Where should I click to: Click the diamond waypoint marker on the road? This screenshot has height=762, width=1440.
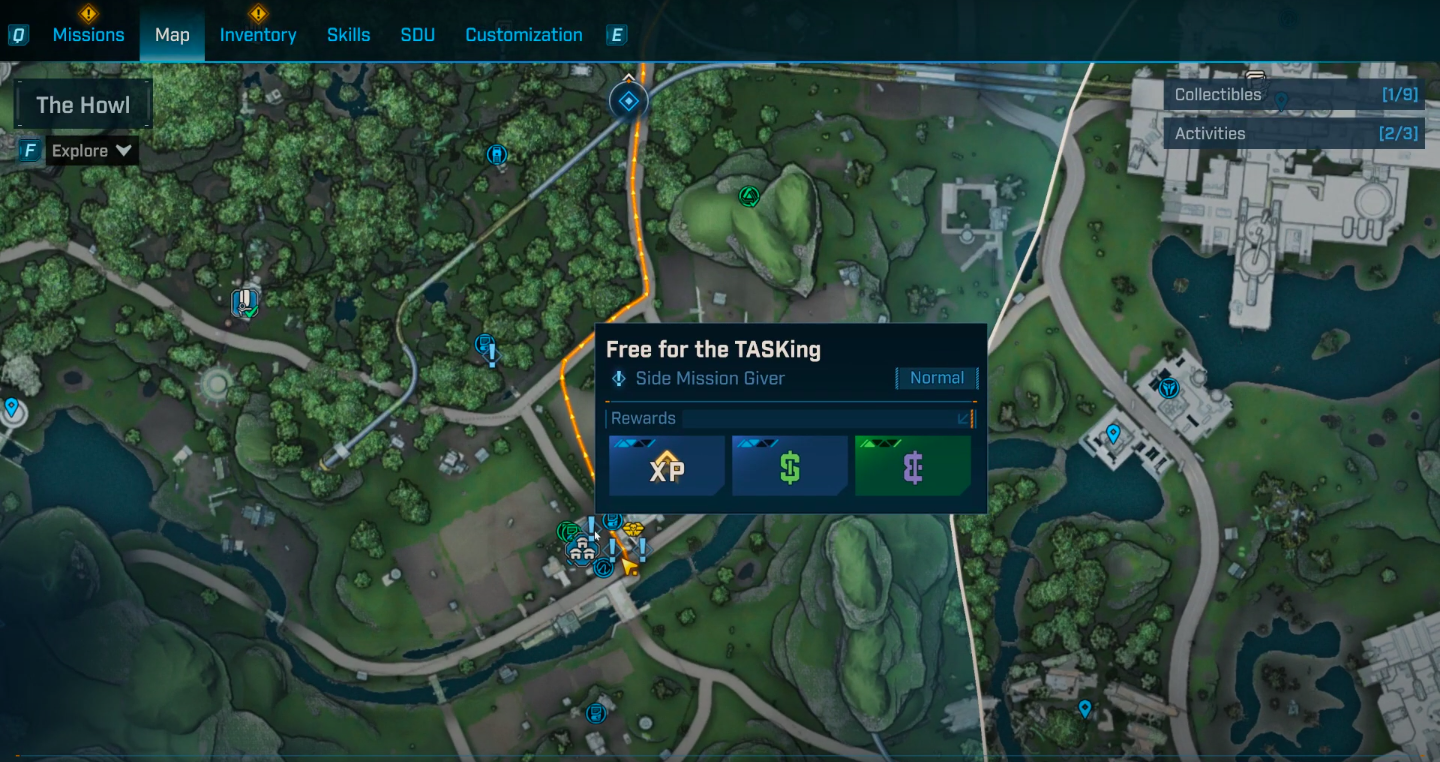[x=628, y=100]
